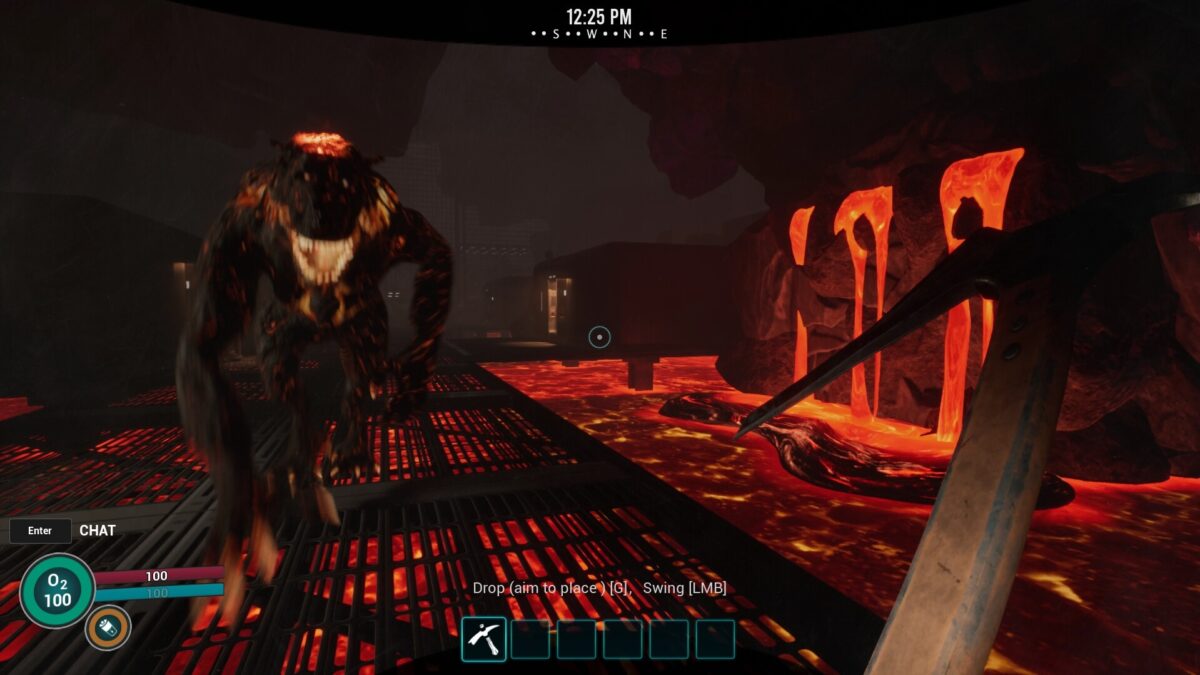Open the chat box
Image resolution: width=1200 pixels, height=675 pixels.
pyautogui.click(x=41, y=531)
